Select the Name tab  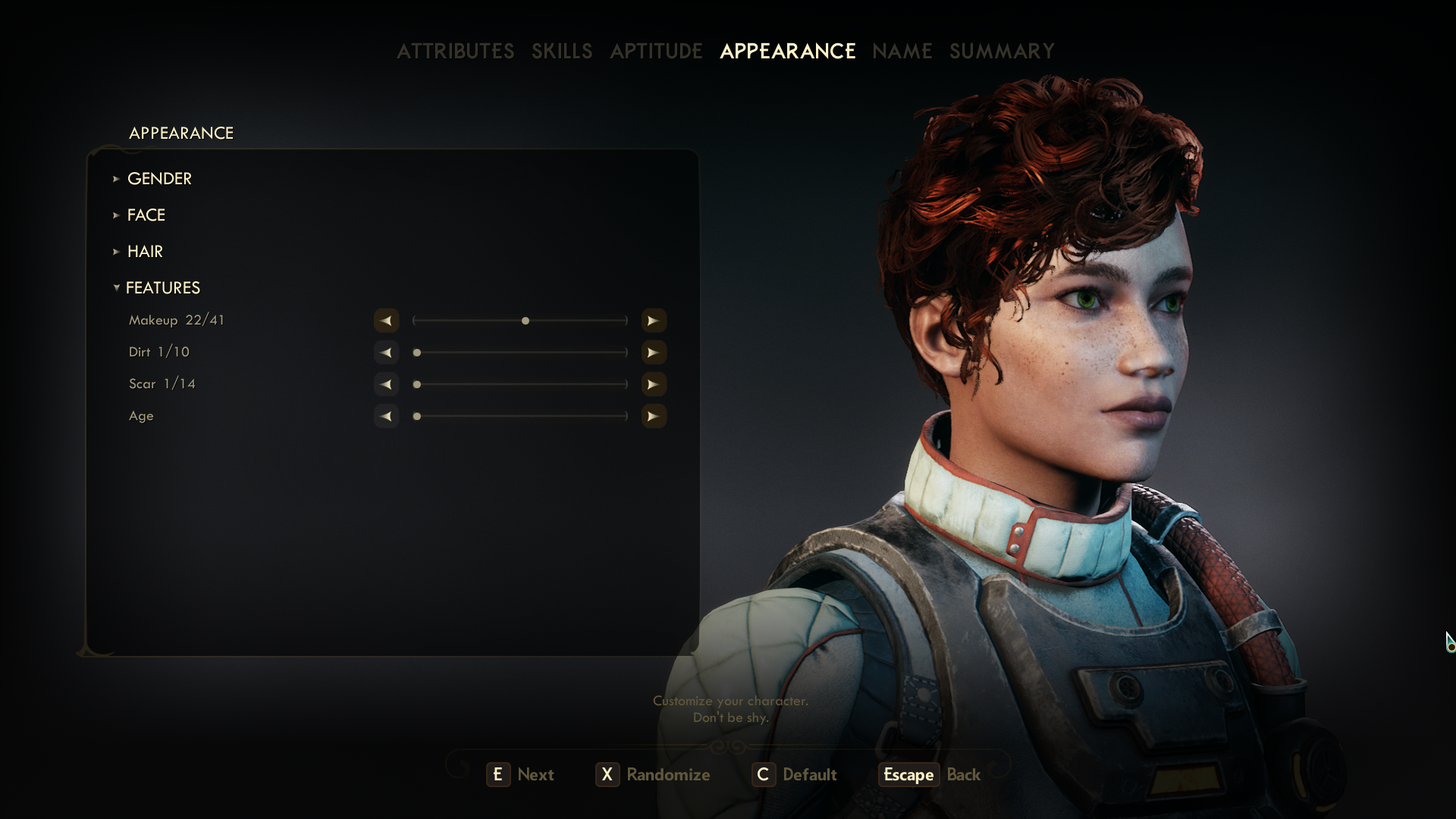902,51
